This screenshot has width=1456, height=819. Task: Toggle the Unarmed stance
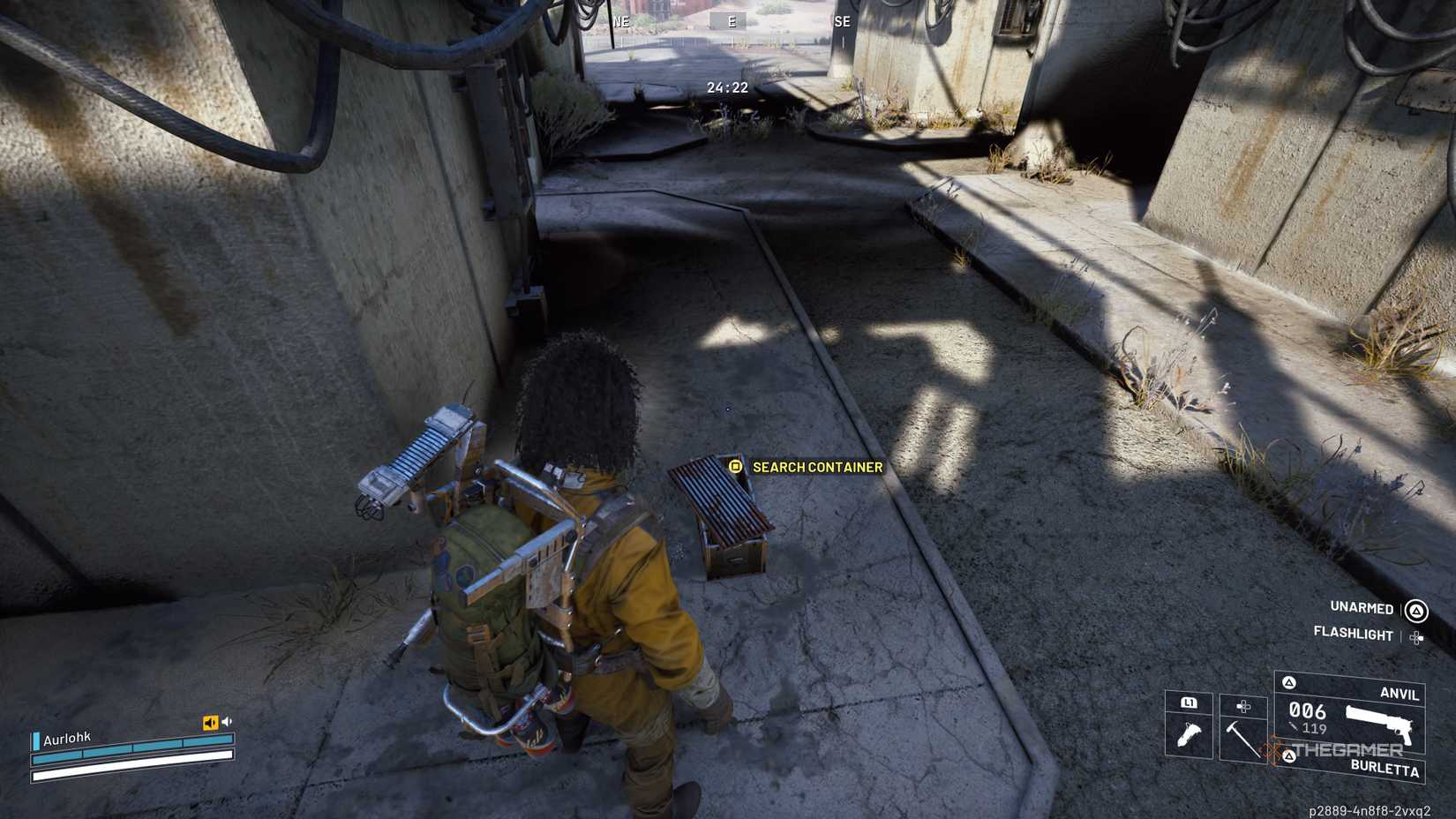1362,608
